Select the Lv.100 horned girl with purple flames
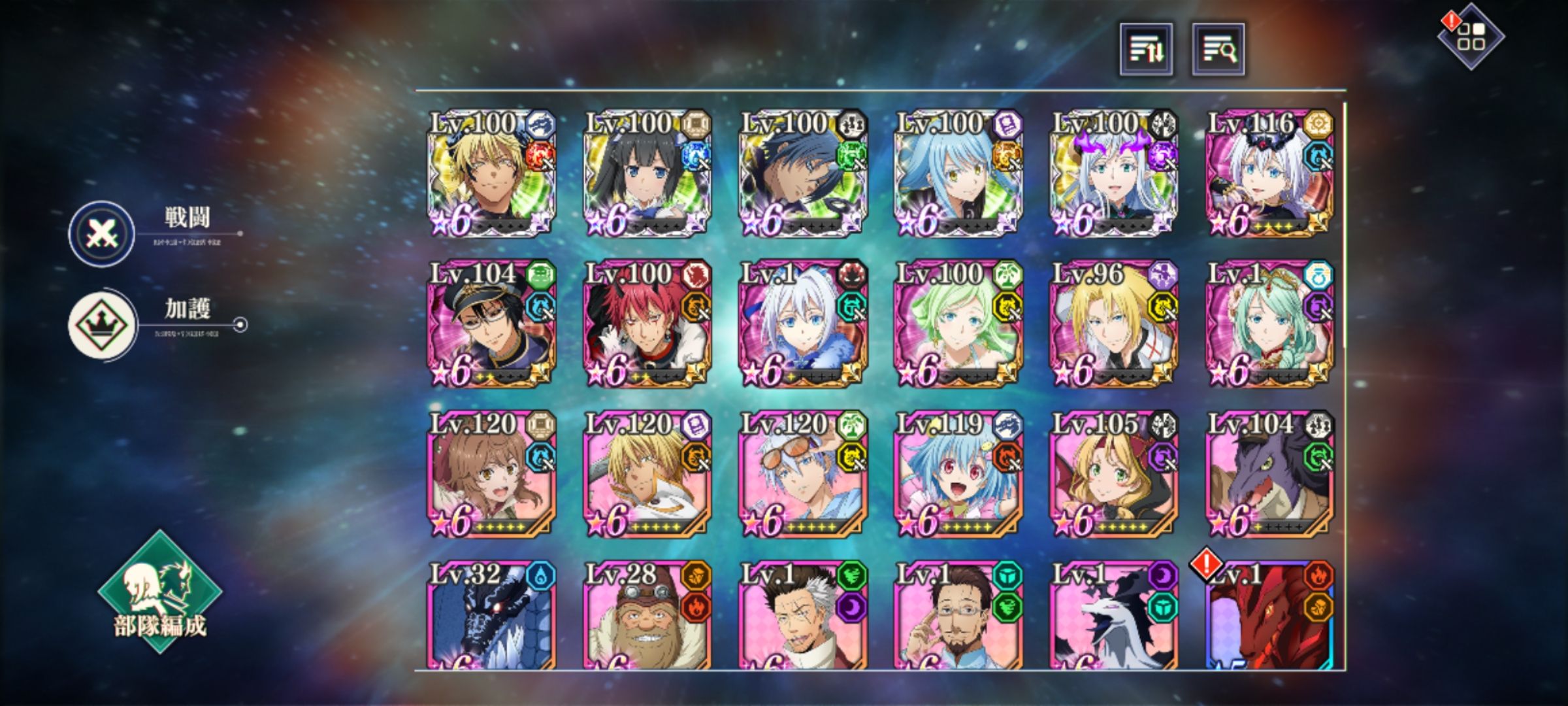1568x706 pixels. (x=1113, y=173)
